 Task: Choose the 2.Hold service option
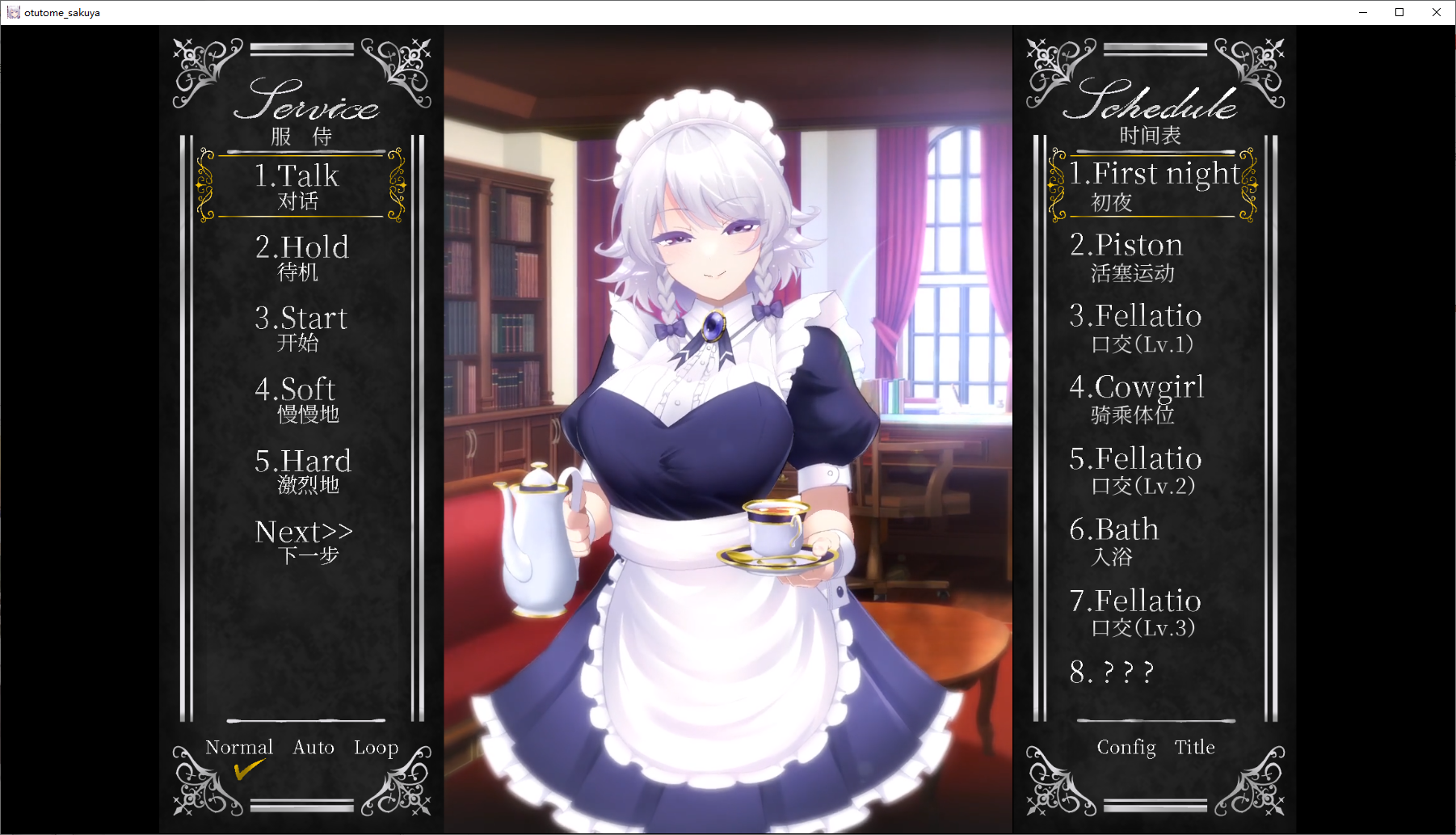(301, 257)
